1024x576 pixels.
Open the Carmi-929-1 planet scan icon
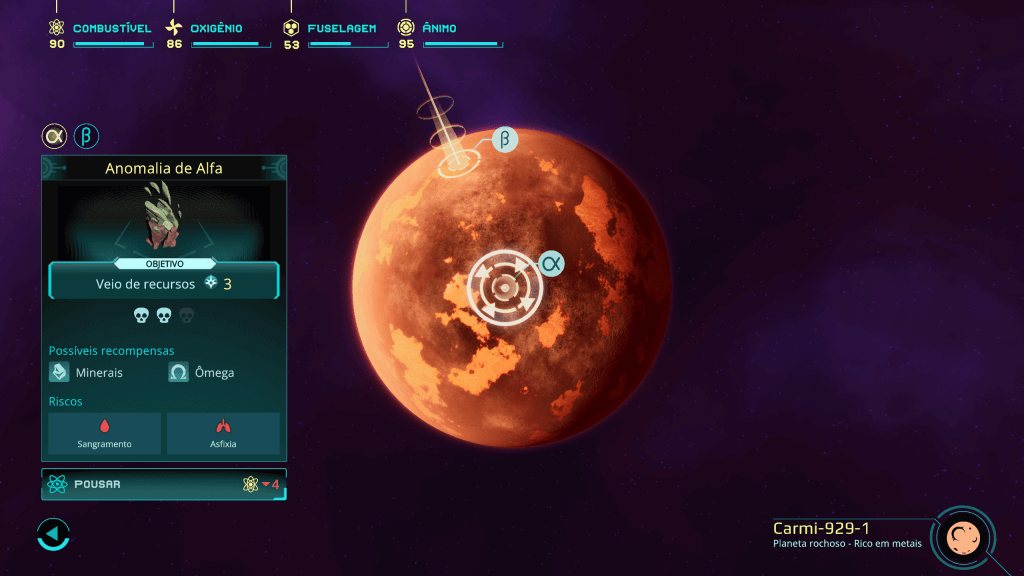coord(962,537)
